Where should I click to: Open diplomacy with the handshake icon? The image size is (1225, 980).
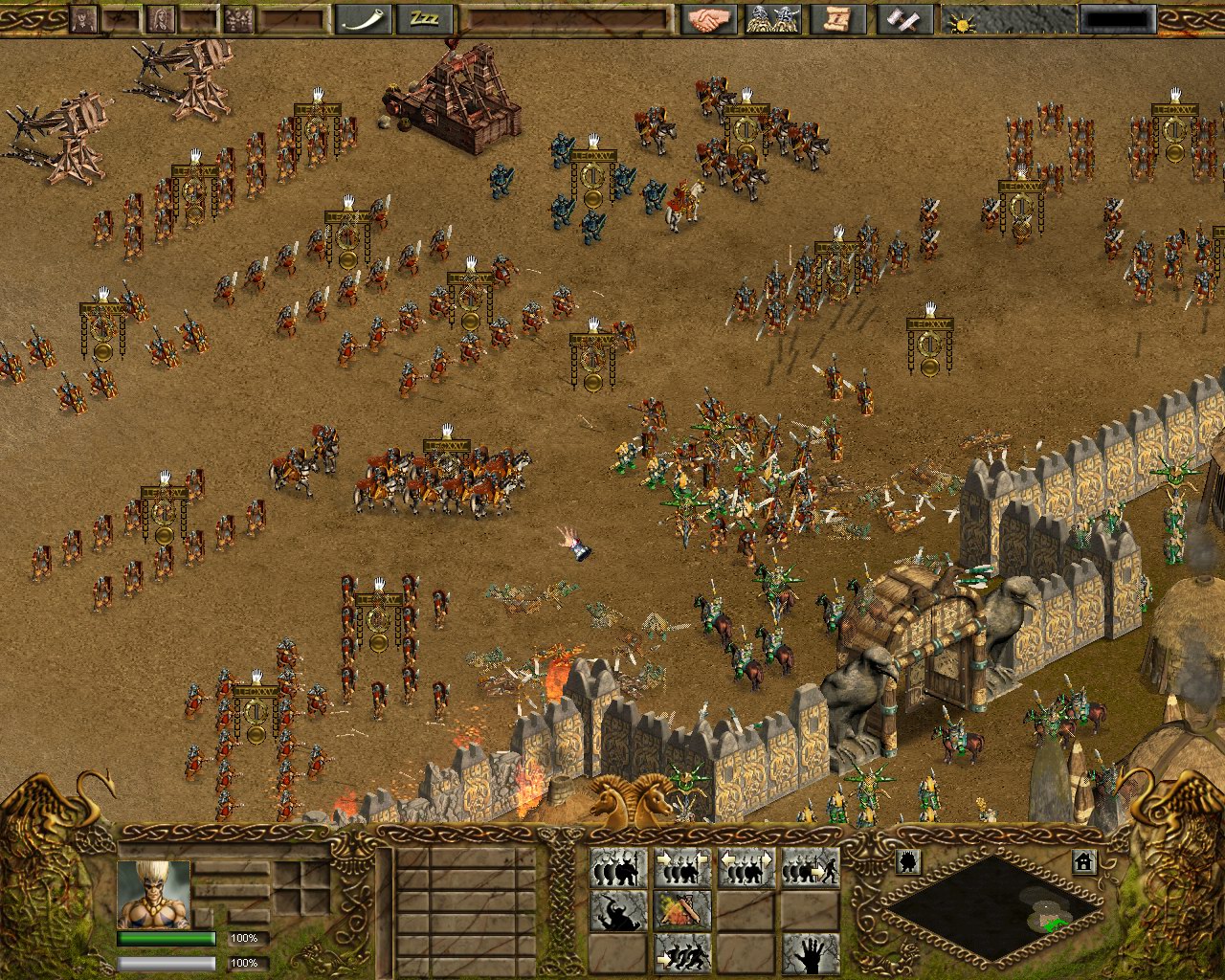[x=707, y=19]
